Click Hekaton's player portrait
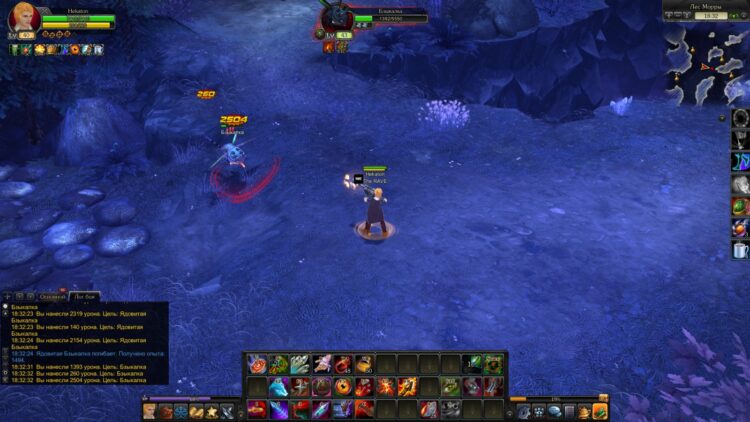Screen dimensions: 750x422 24,19
